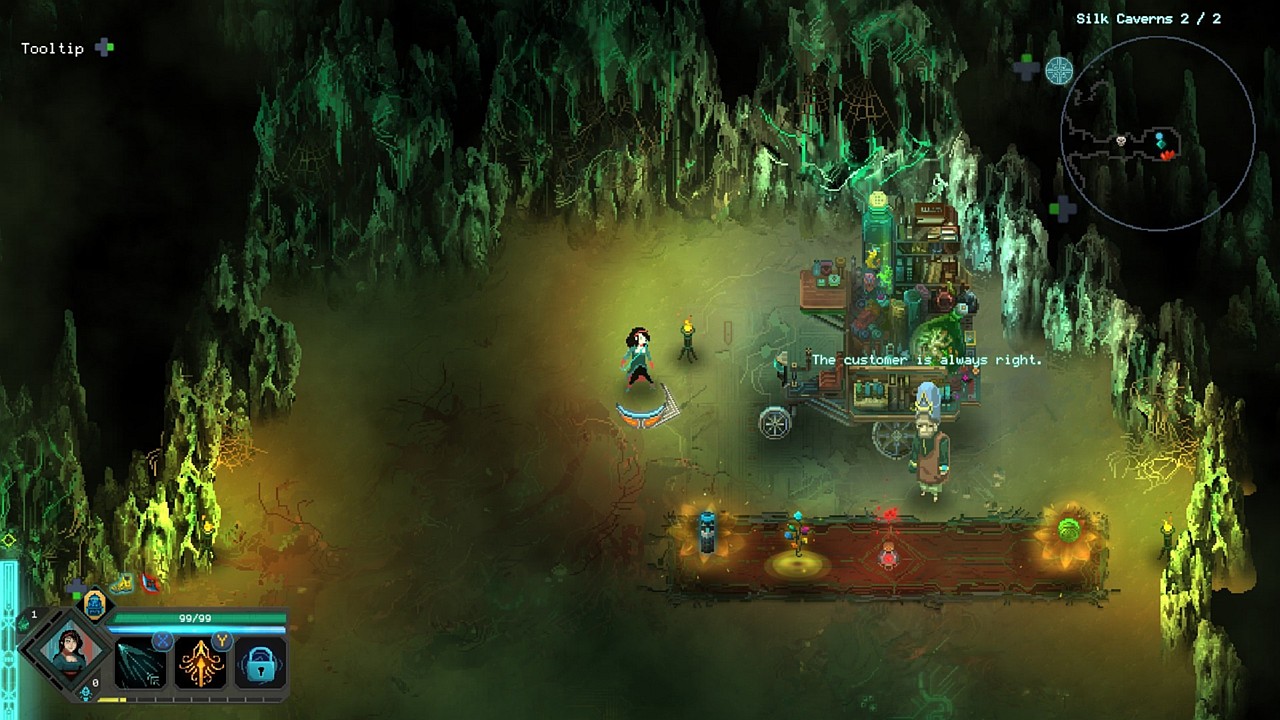Click the red-outlined blade item icon
Viewport: 1280px width, 720px height.
click(149, 582)
